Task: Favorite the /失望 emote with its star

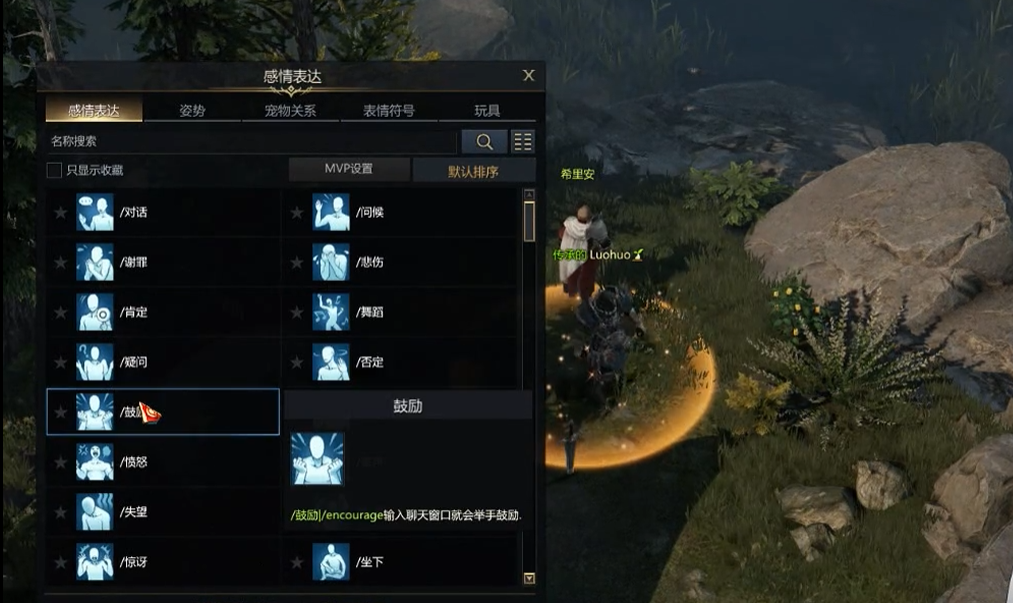Action: pos(61,512)
